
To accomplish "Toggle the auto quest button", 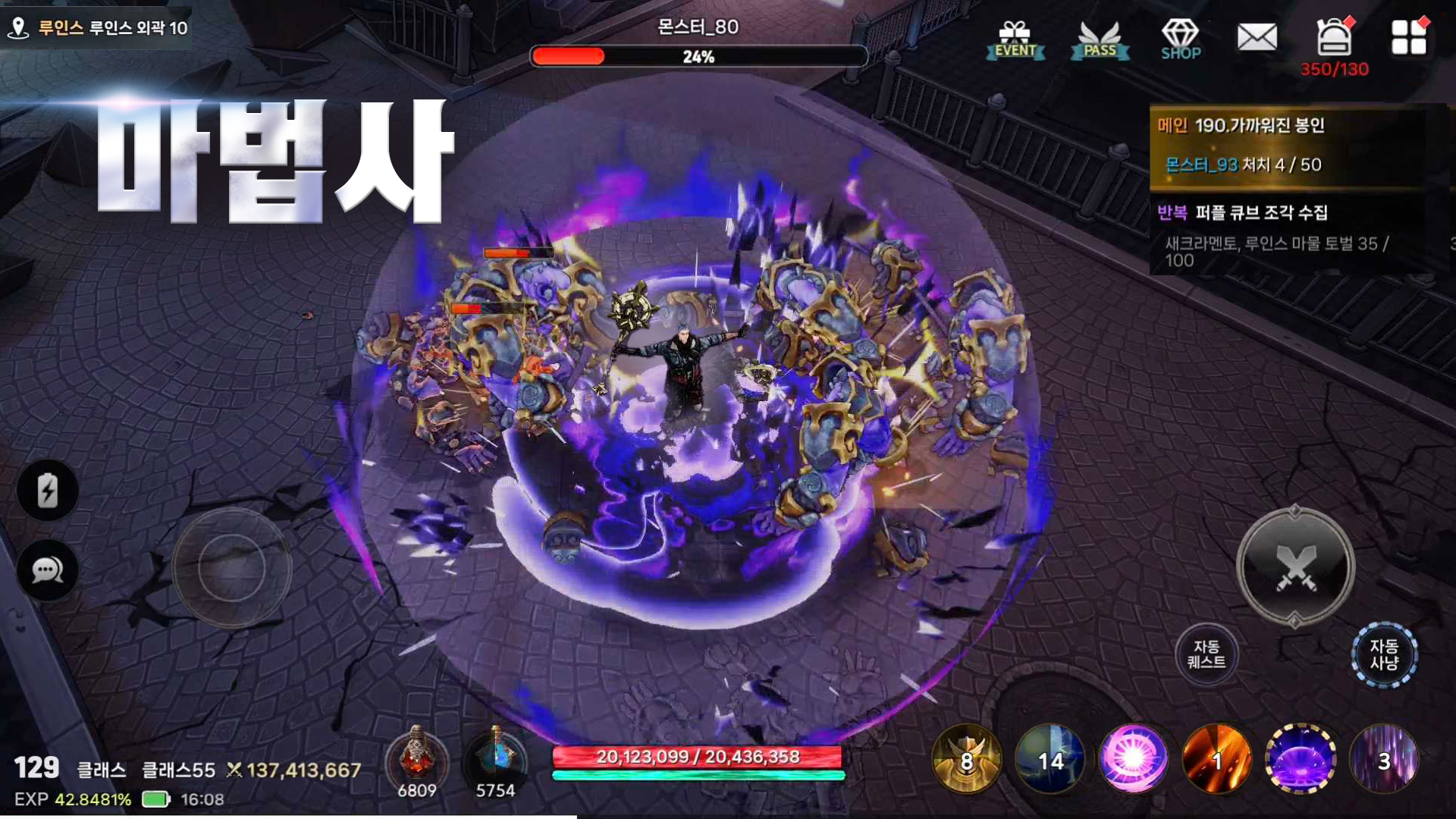I will pyautogui.click(x=1206, y=654).
